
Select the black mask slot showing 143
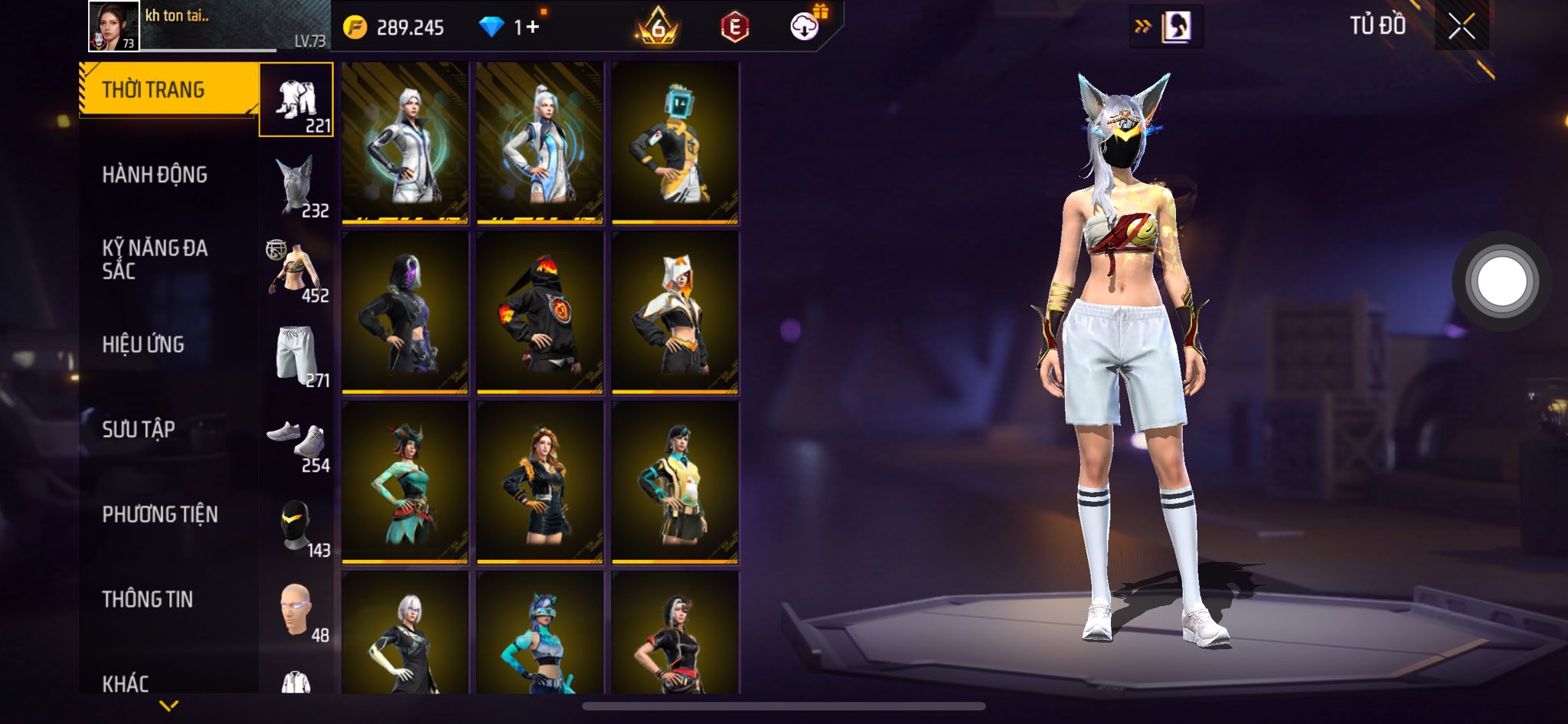coord(296,526)
